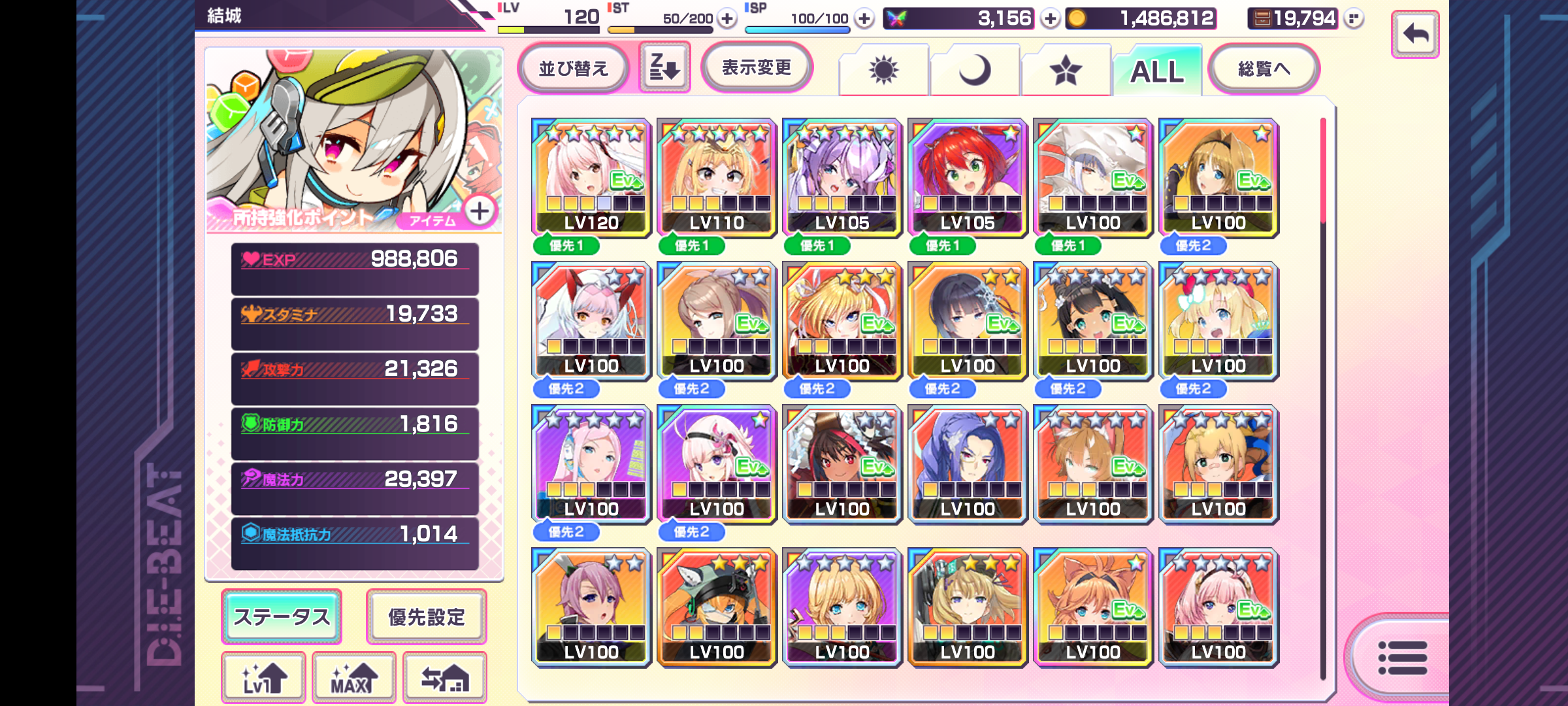The width and height of the screenshot is (1568, 706).
Task: Select the LV110 blonde character card
Action: pyautogui.click(x=717, y=177)
